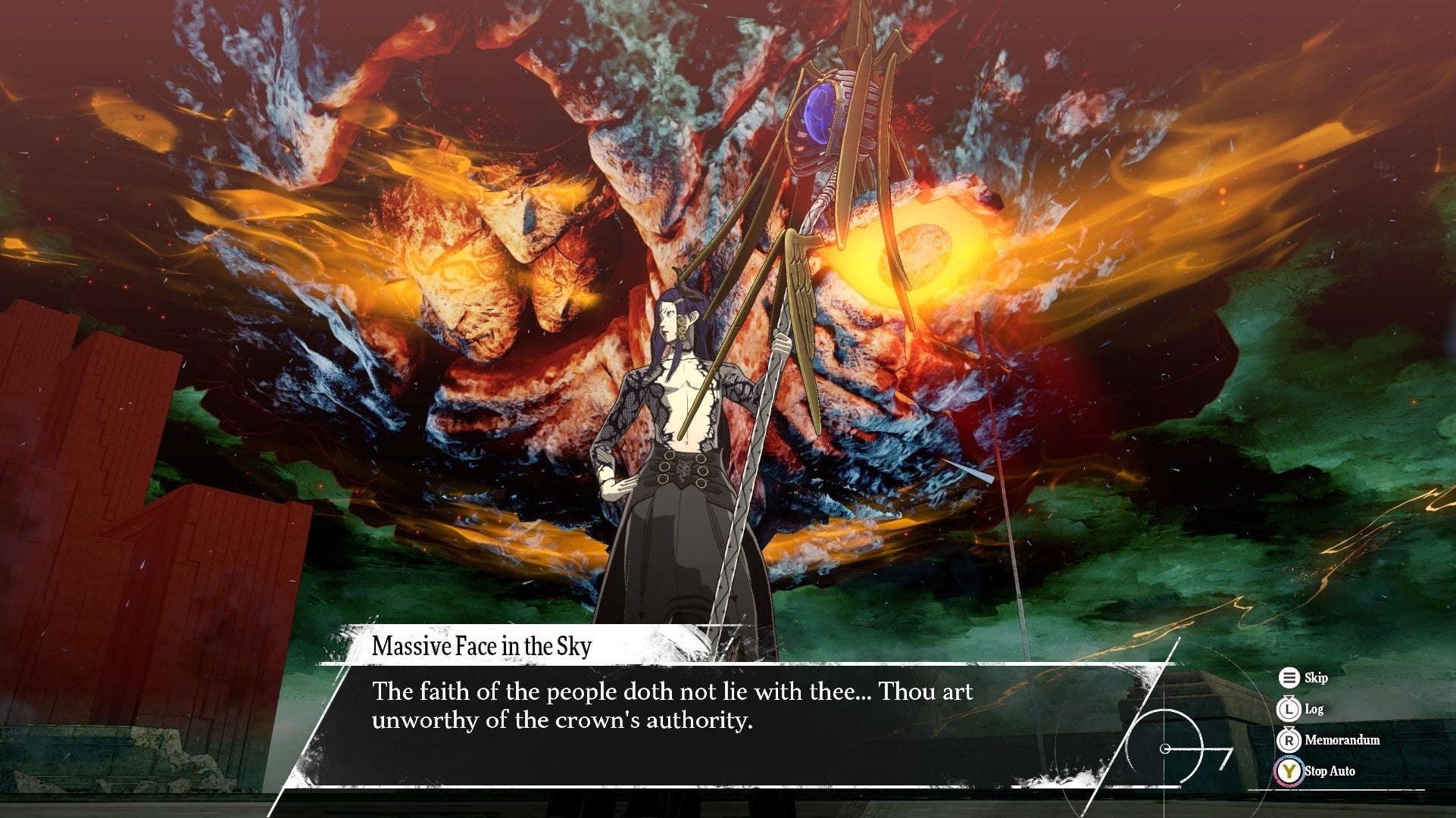Viewport: 1456px width, 818px height.
Task: Click the R button icon beside Memorandum
Action: pyautogui.click(x=1288, y=741)
